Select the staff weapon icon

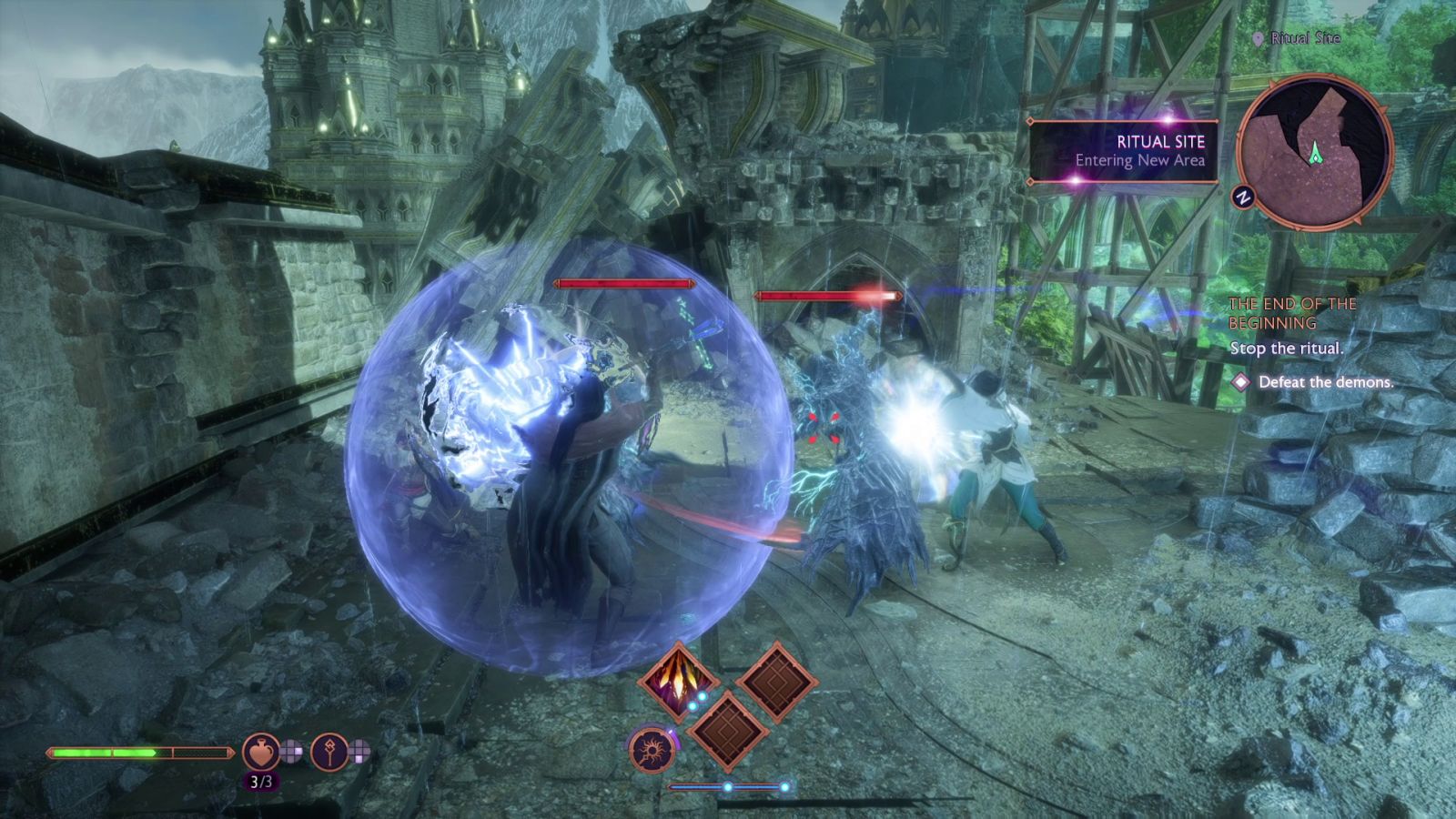point(329,752)
